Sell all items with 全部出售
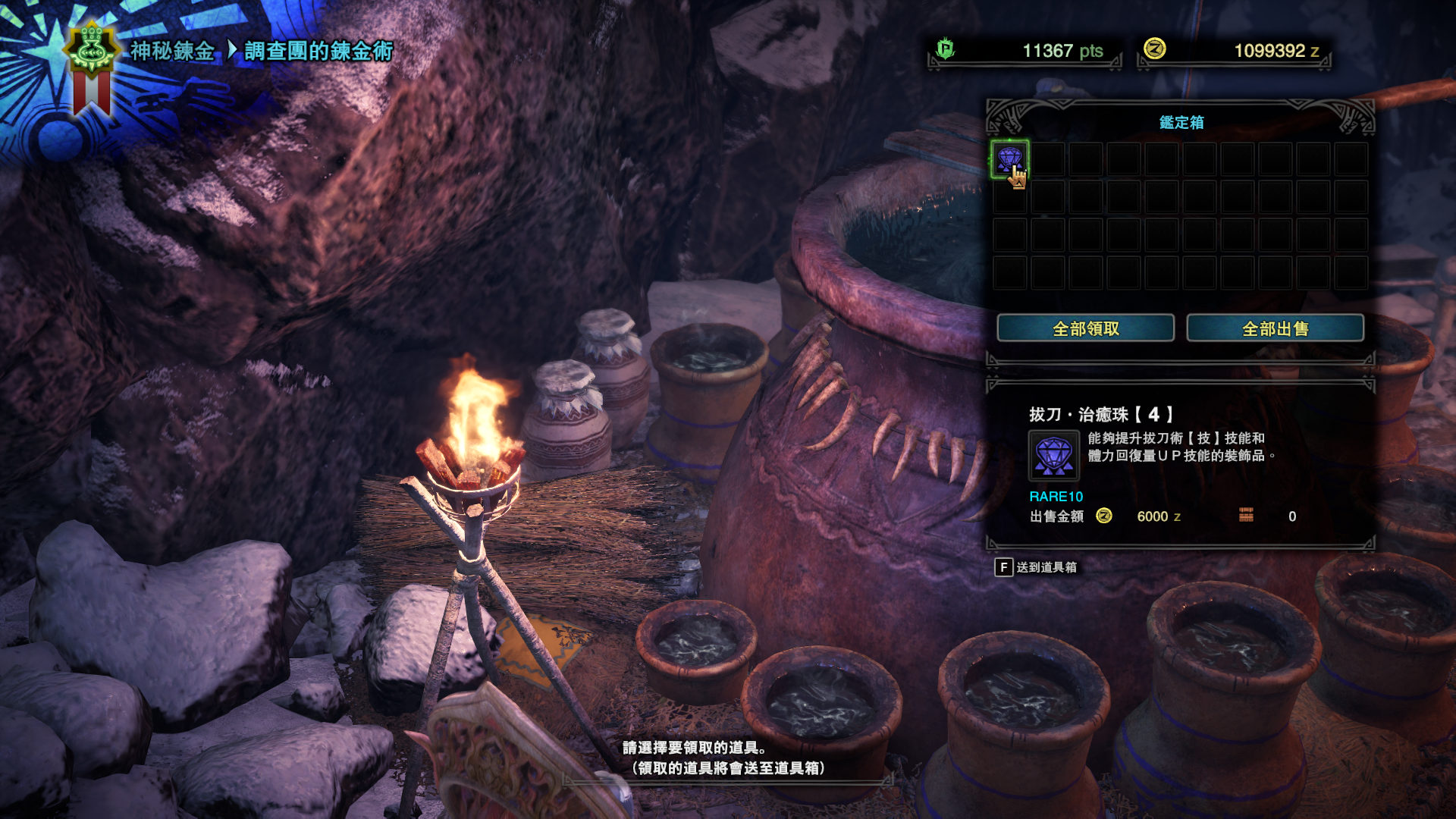 (x=1275, y=328)
